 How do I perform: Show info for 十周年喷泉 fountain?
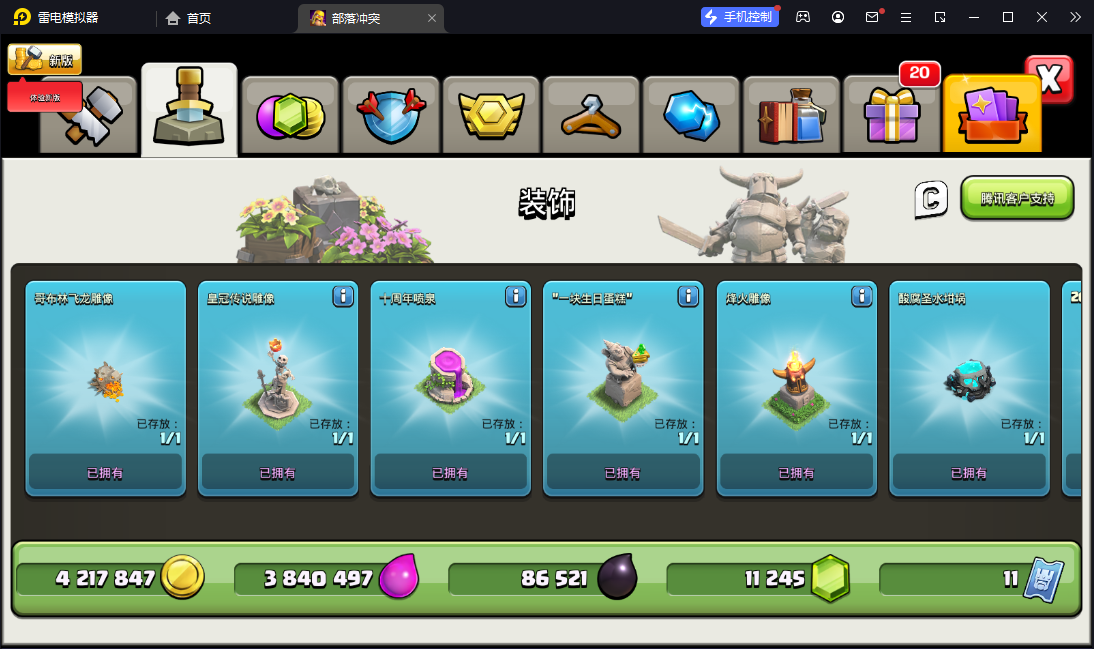pos(515,296)
